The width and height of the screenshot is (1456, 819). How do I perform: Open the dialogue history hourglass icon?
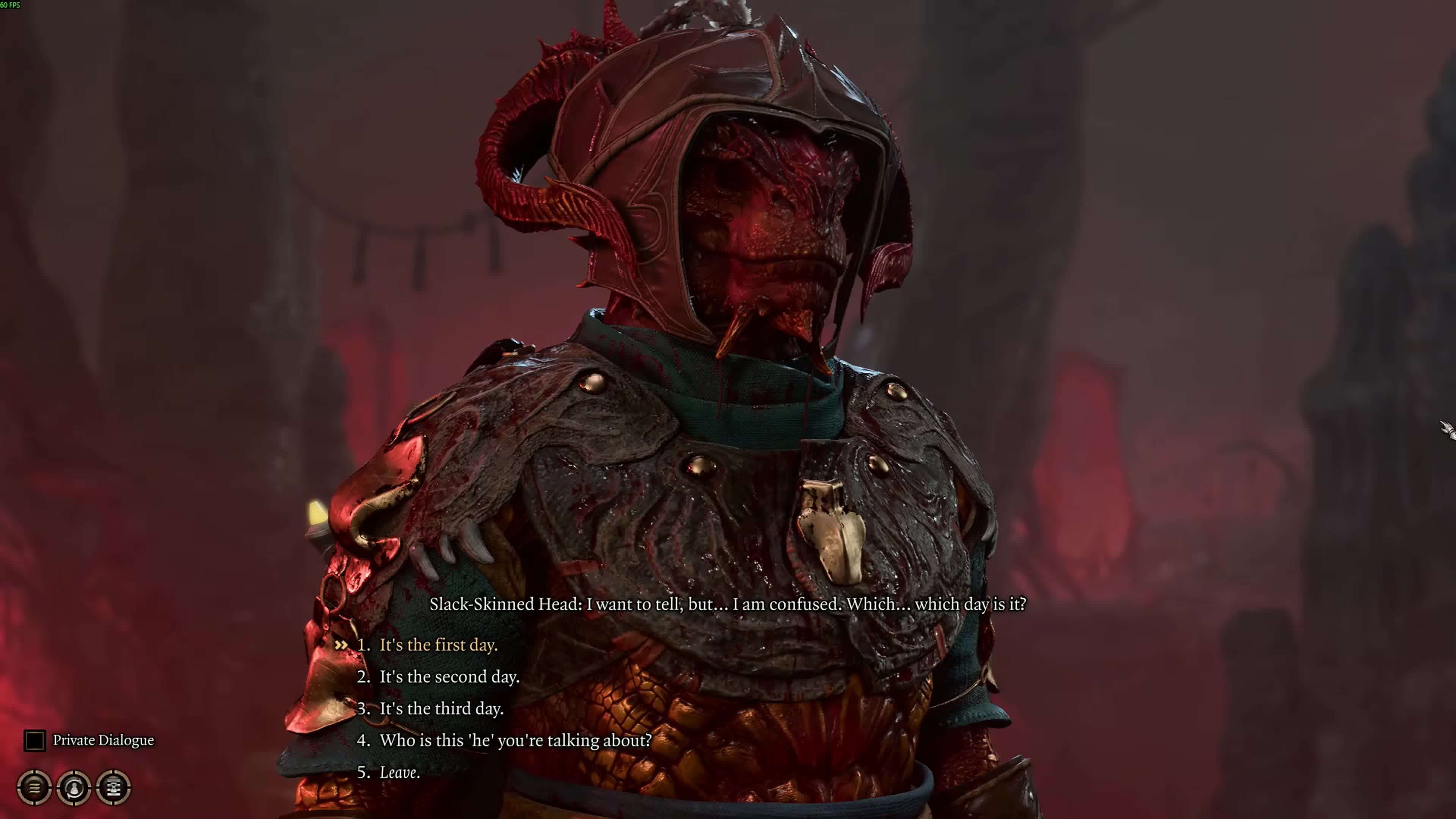[114, 787]
